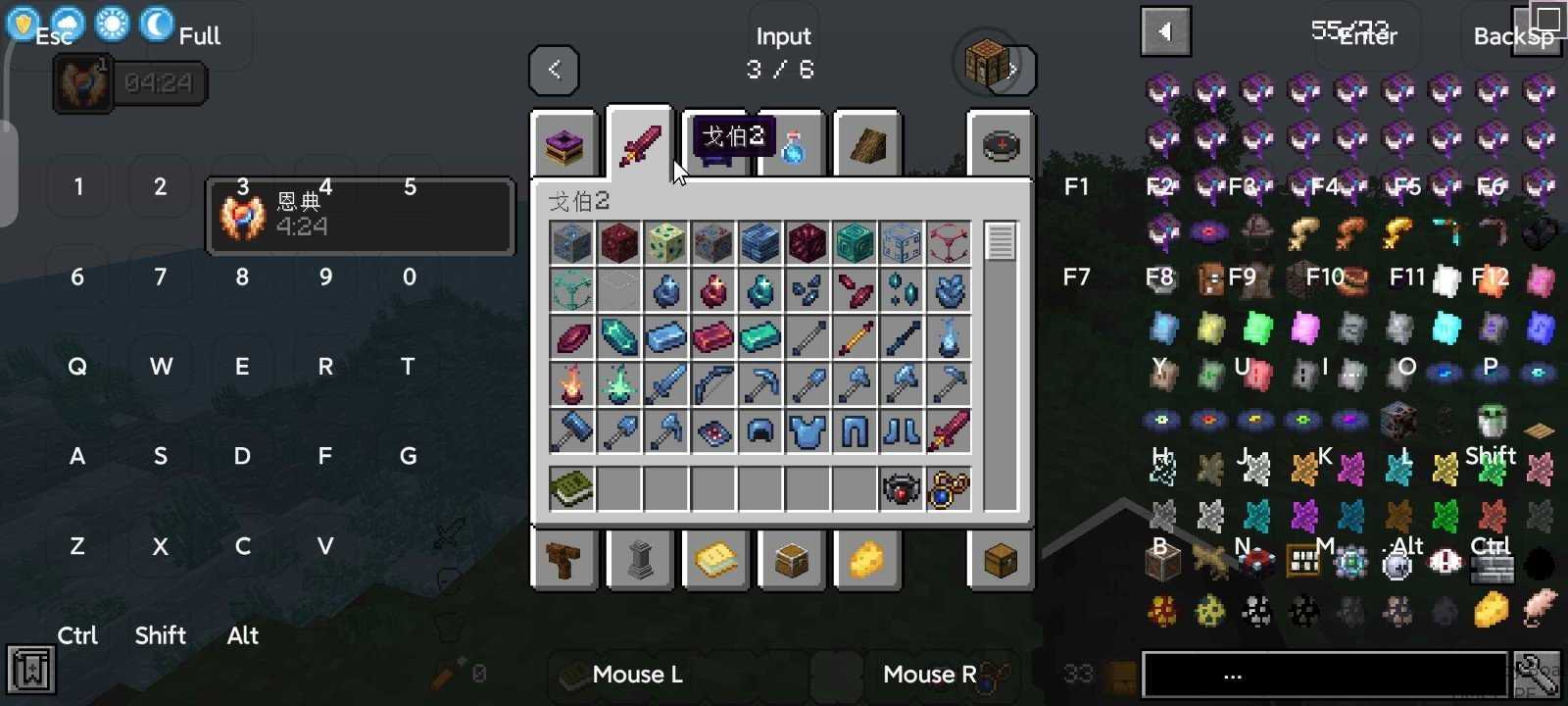The width and height of the screenshot is (1568, 706).
Task: Open the chest tab at the bottom right
Action: 1002,561
